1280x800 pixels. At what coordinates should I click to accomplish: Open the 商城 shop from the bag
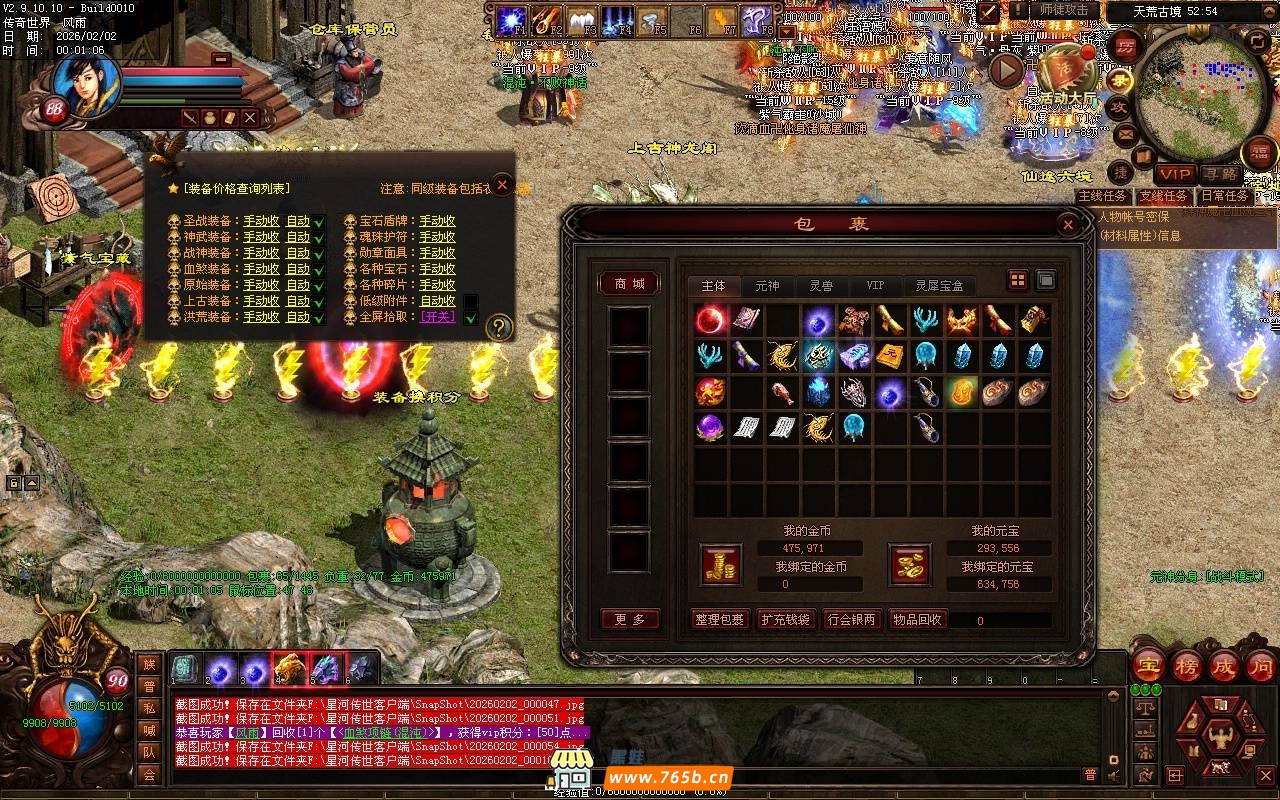630,284
